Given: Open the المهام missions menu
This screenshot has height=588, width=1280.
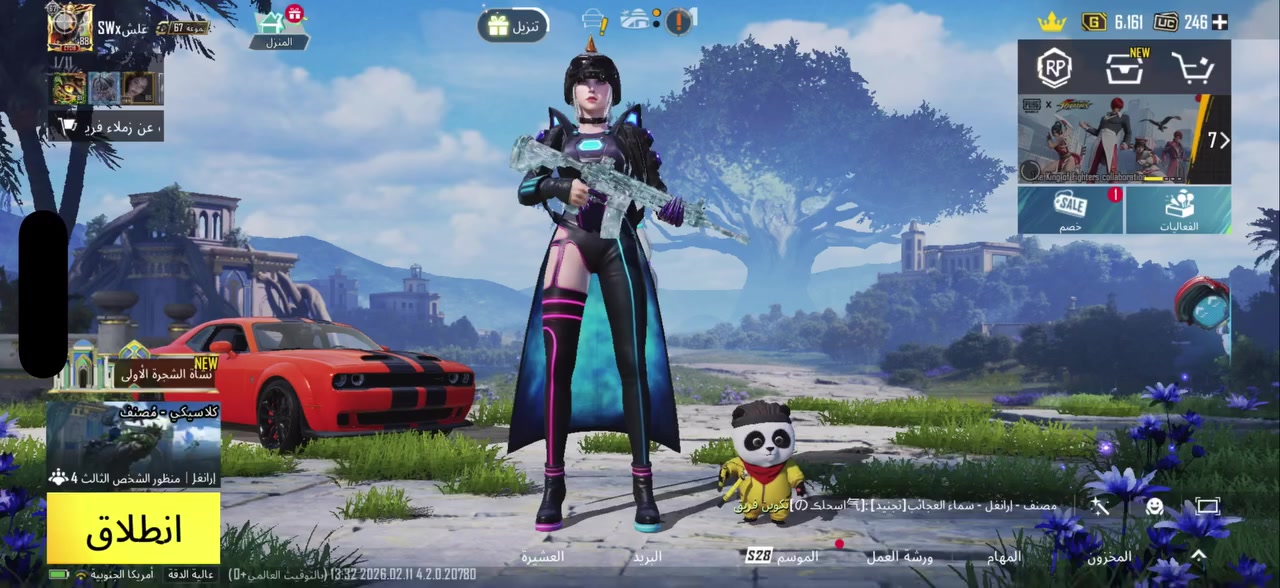Looking at the screenshot, I should tap(1004, 557).
